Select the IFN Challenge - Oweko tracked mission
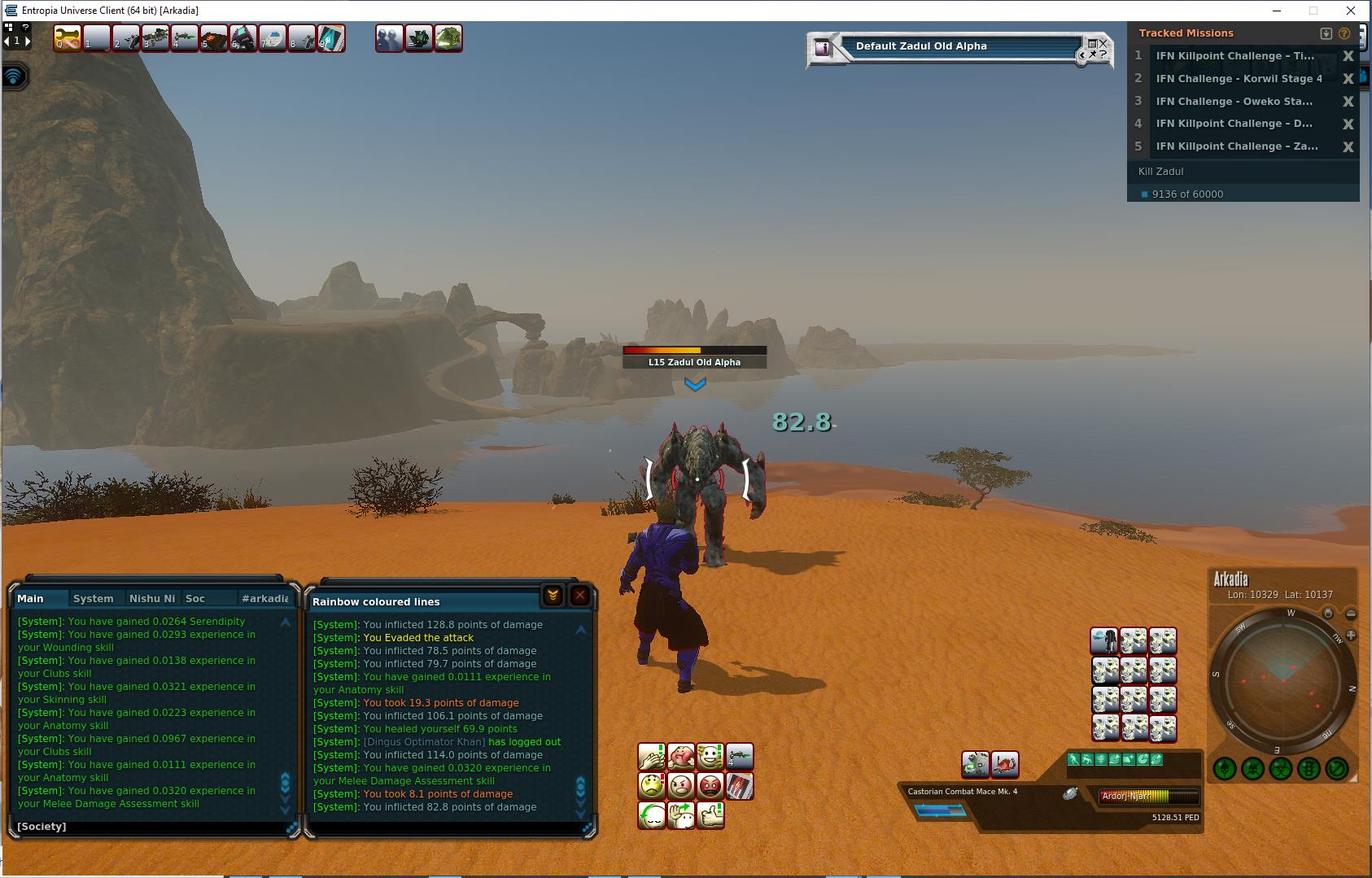1372x878 pixels. 1234,102
